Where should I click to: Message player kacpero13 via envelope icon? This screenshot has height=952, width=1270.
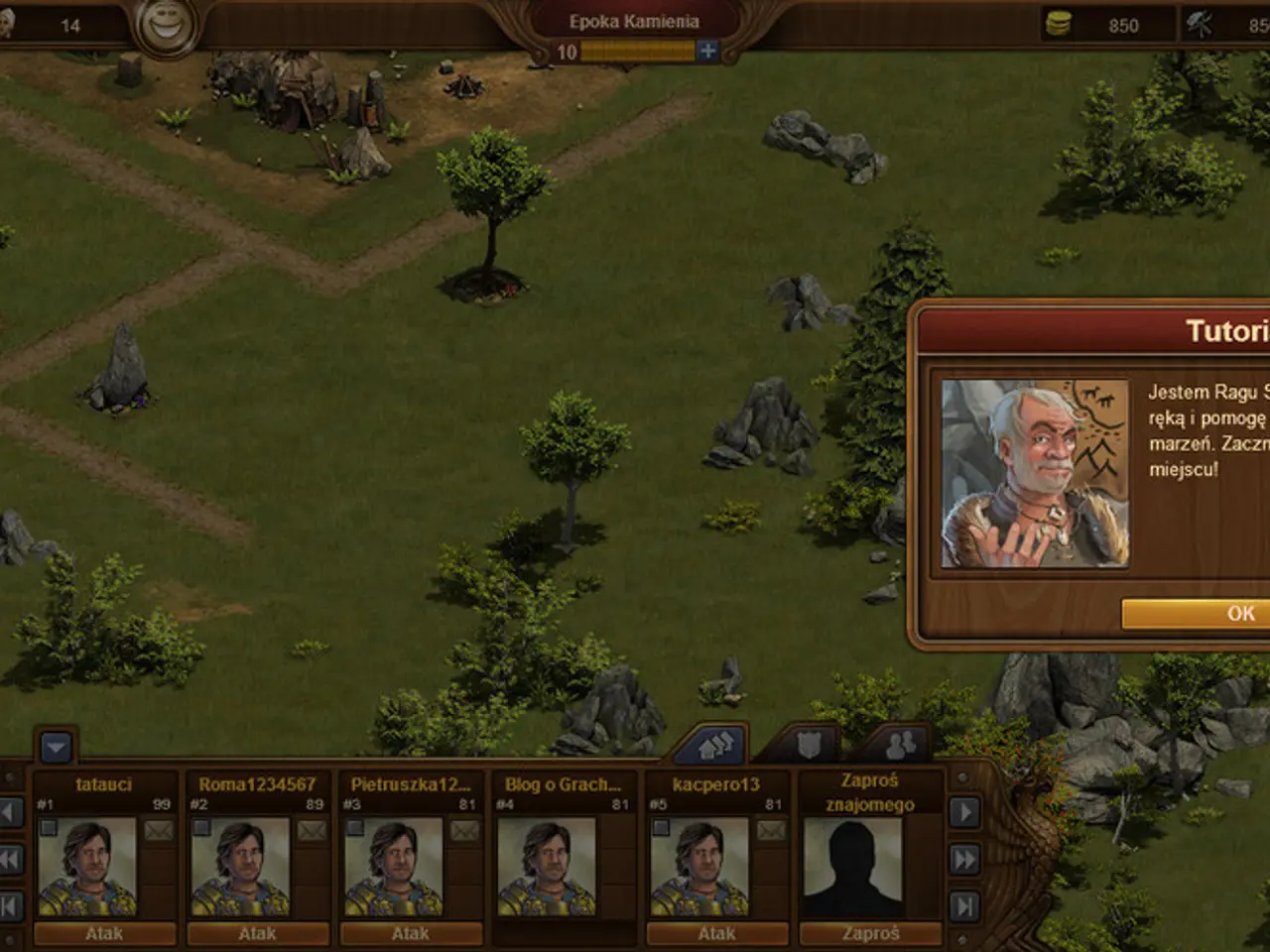[x=770, y=831]
